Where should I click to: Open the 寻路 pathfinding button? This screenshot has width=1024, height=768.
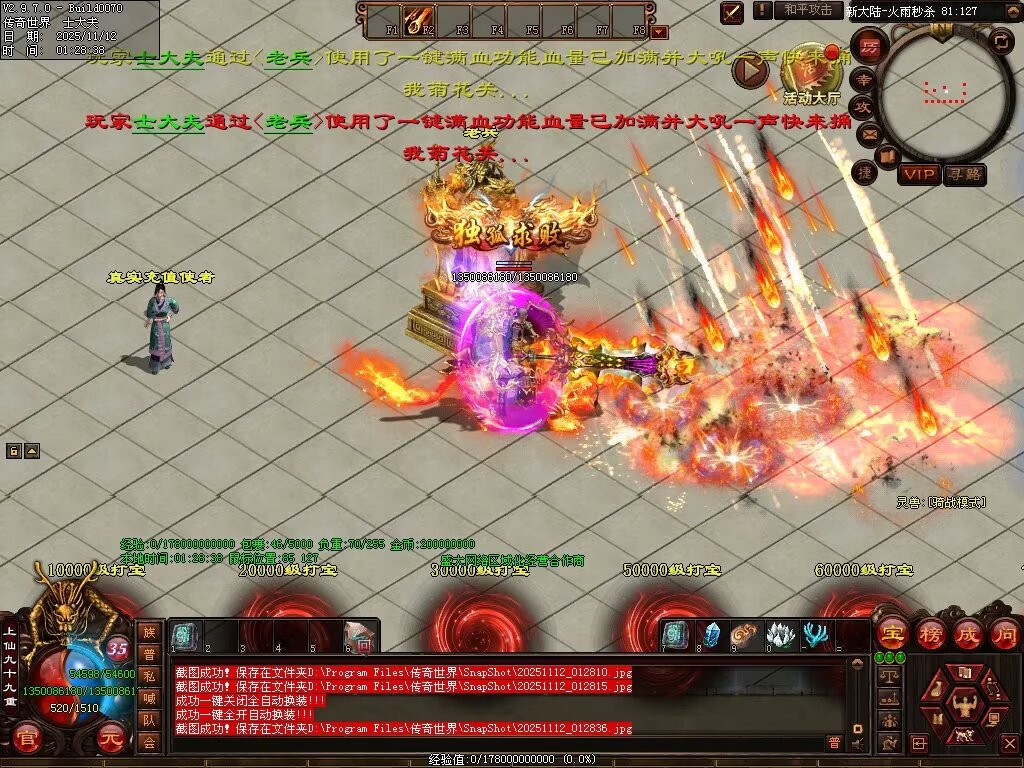964,175
